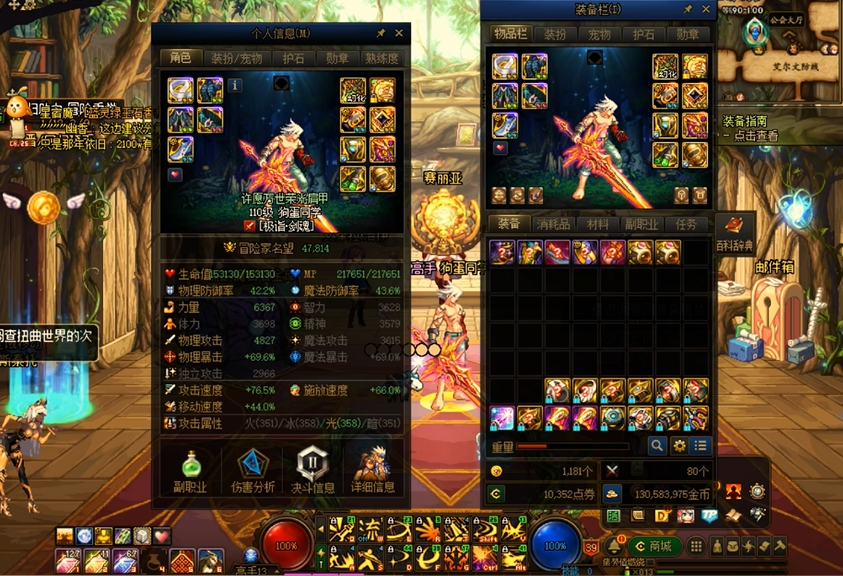Screen dimensions: 843x576
Task: Open the 百科辞典 encyclopedia book
Action: [734, 231]
